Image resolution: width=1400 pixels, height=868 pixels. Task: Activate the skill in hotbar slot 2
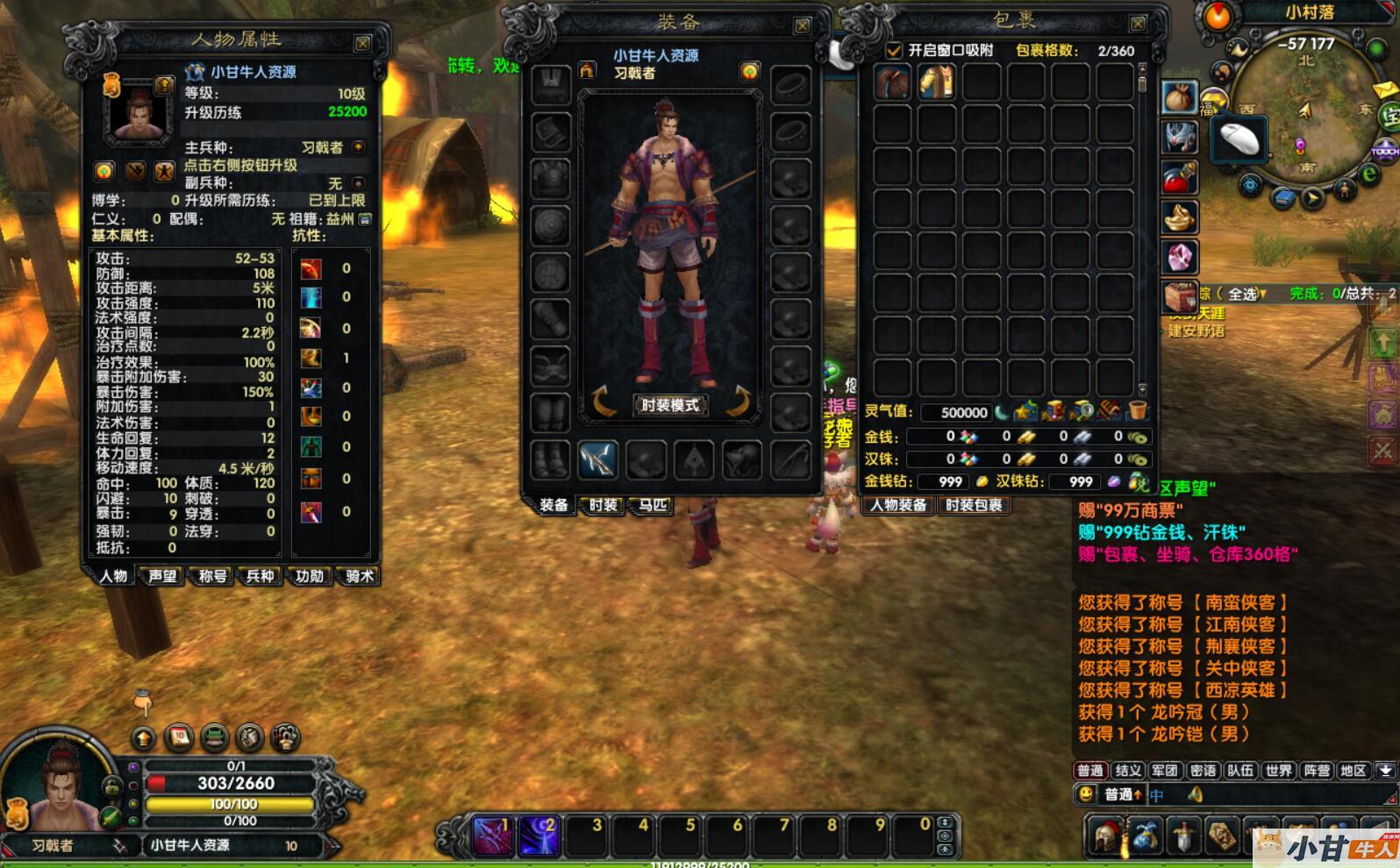(x=539, y=835)
